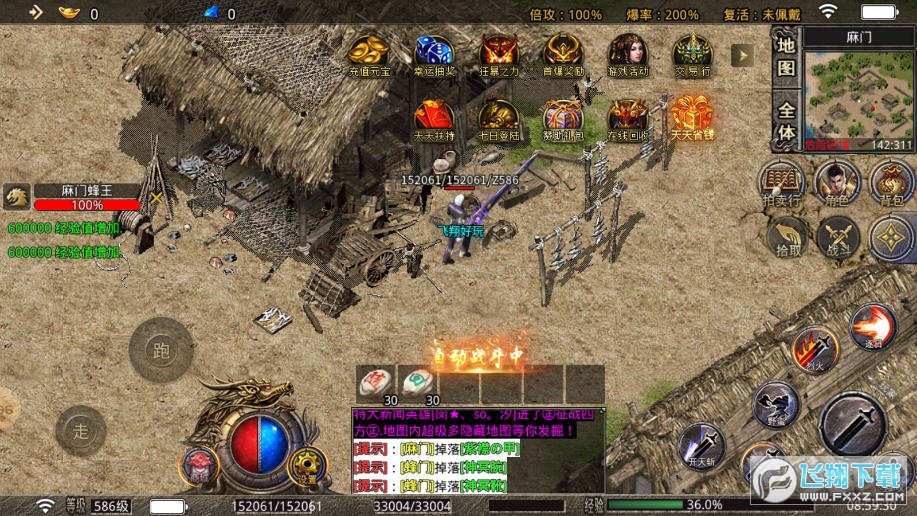Toggle the 战斗 combat button

tap(838, 238)
